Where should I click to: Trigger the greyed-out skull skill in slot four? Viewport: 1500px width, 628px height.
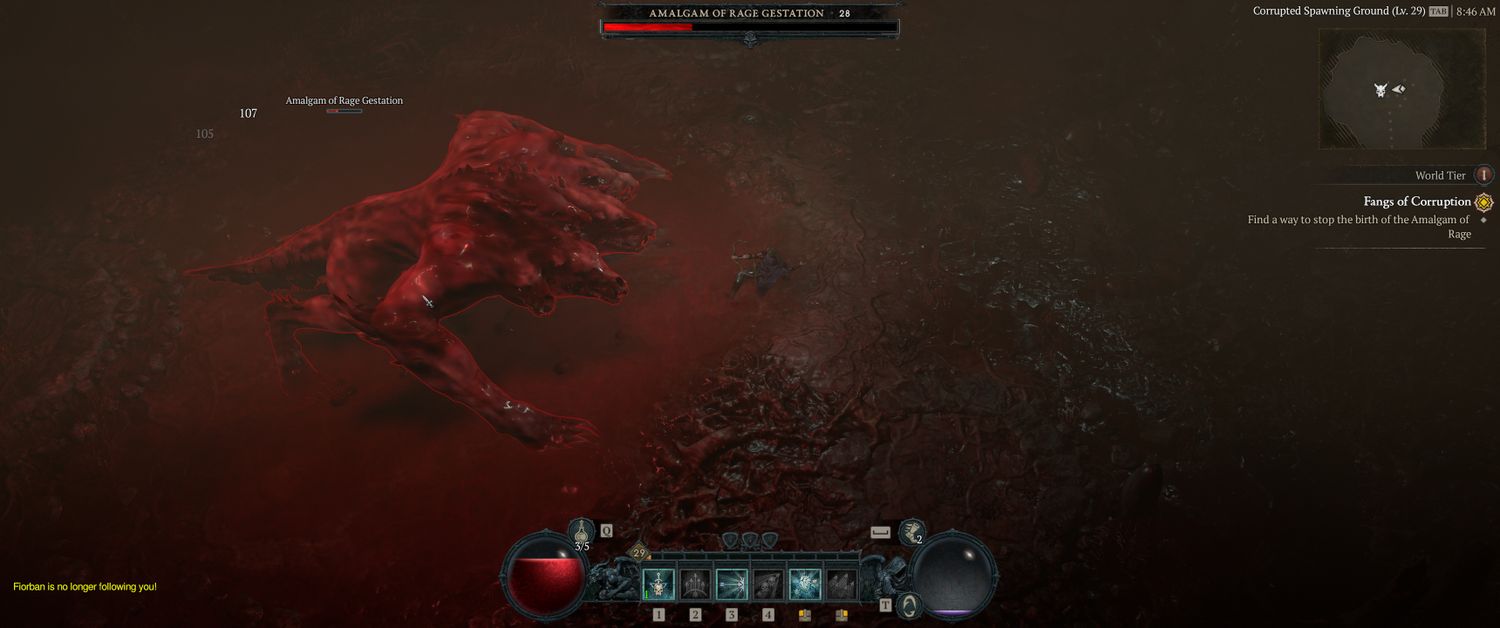(768, 584)
